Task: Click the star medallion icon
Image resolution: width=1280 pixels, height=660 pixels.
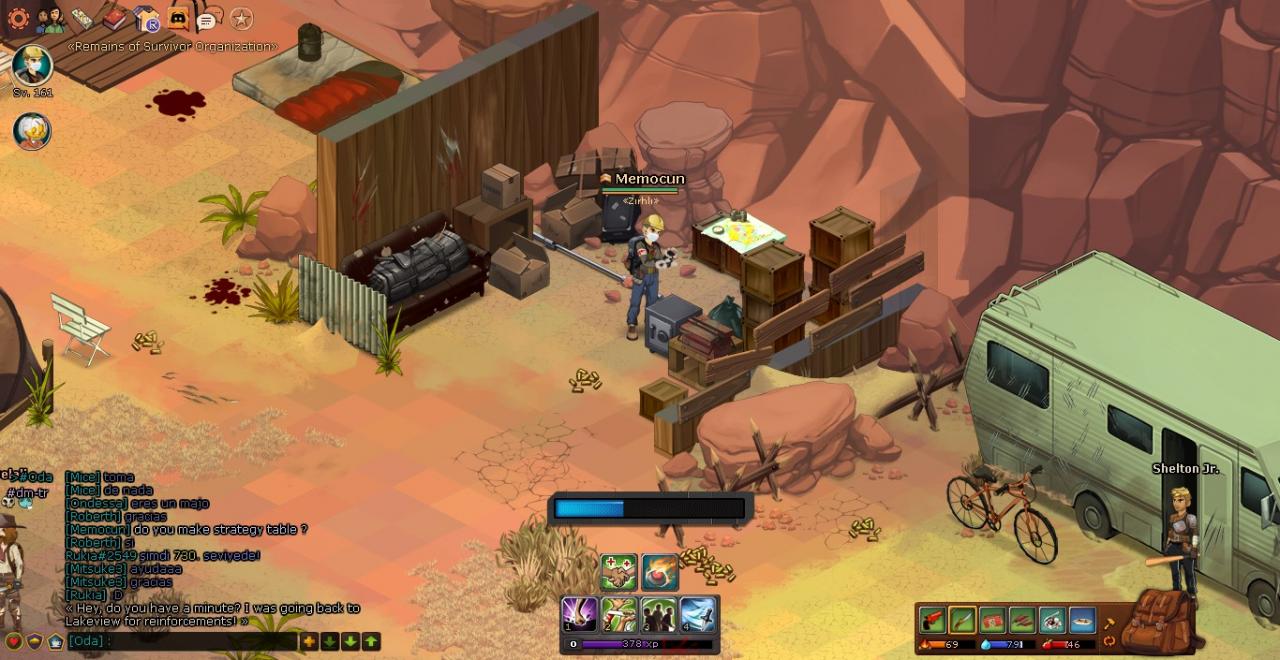Action: [x=241, y=18]
